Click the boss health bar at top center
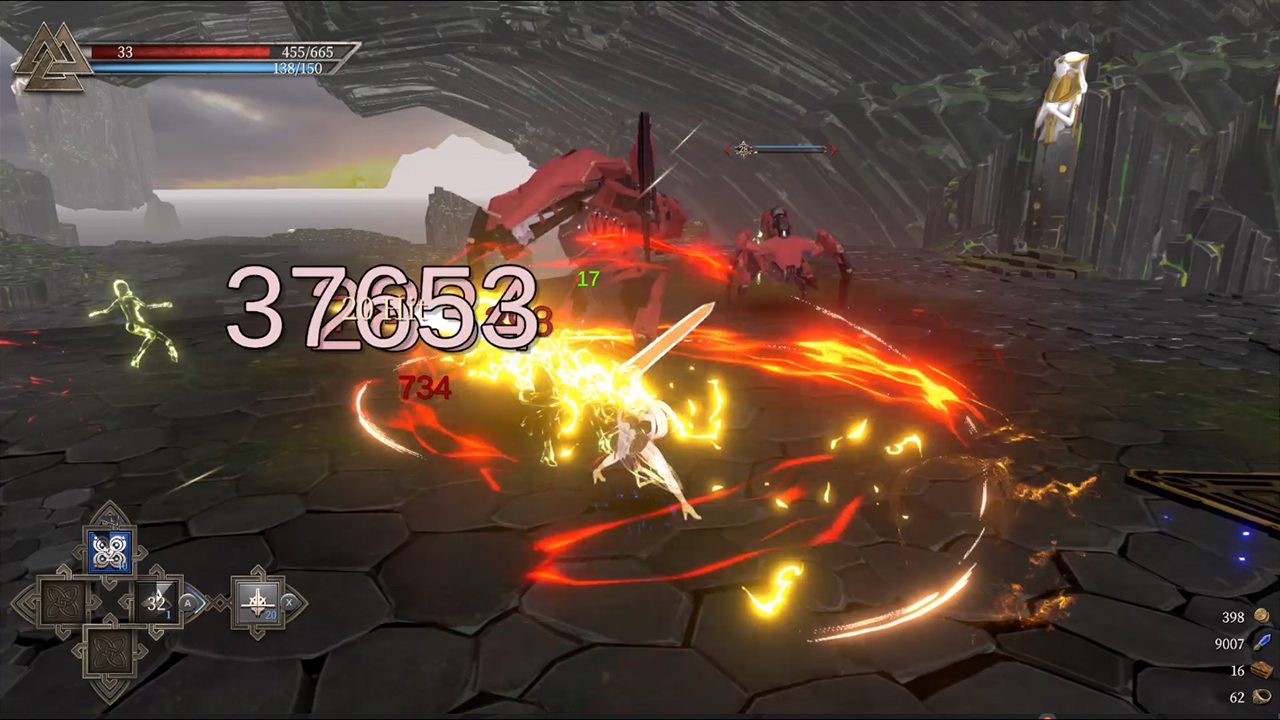The width and height of the screenshot is (1280, 720). pyautogui.click(x=790, y=150)
